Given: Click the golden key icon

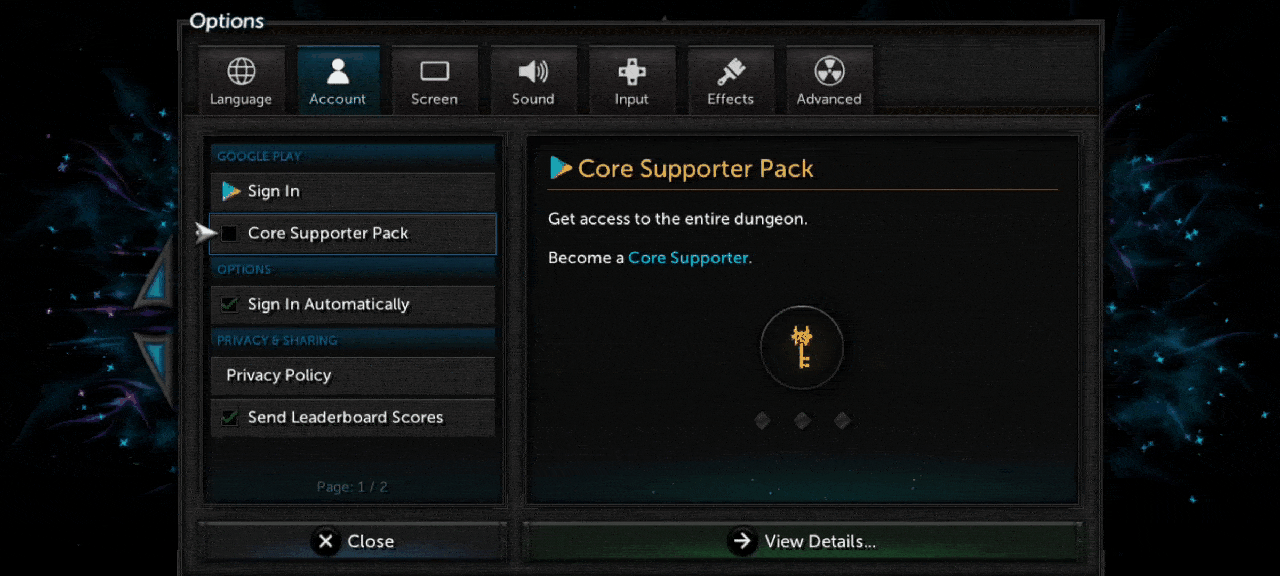Looking at the screenshot, I should click(x=802, y=348).
